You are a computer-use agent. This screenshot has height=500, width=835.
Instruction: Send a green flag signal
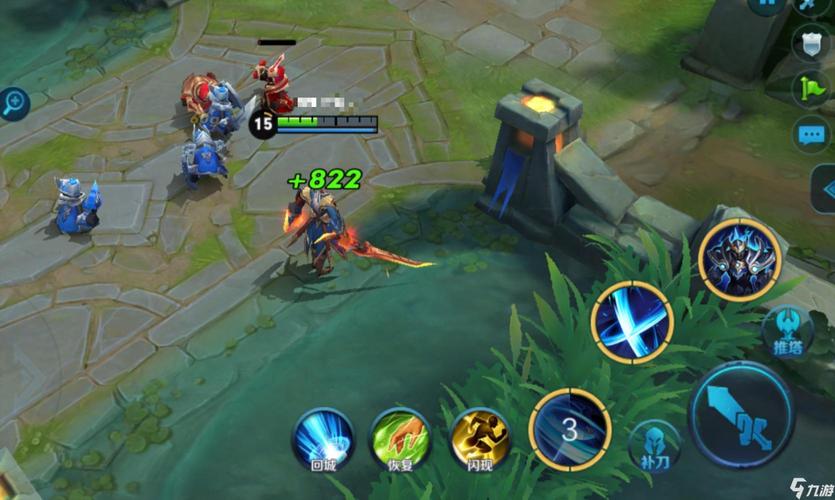point(812,88)
